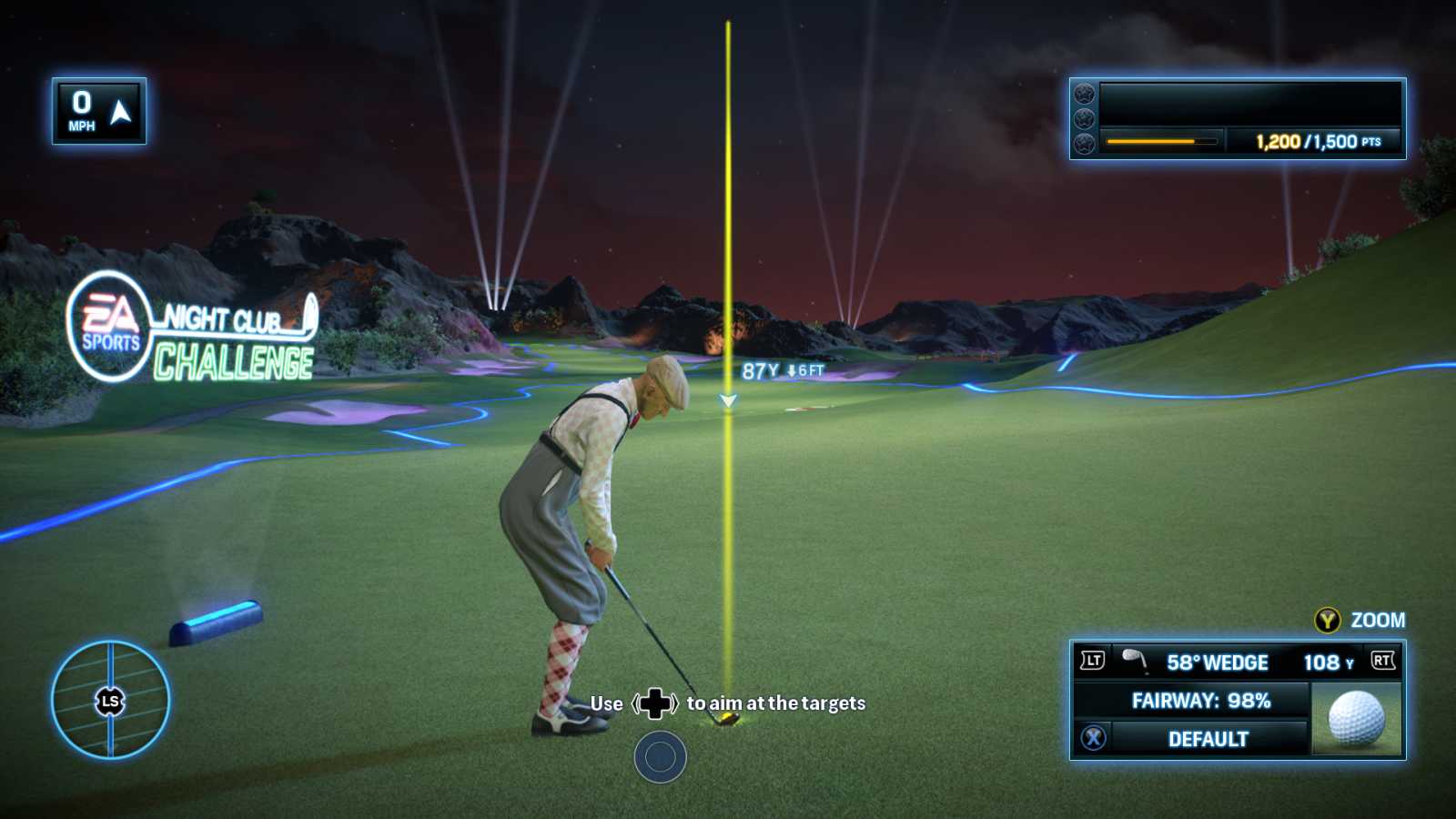Image resolution: width=1456 pixels, height=819 pixels.
Task: Click the second star medal icon
Action: [1083, 116]
